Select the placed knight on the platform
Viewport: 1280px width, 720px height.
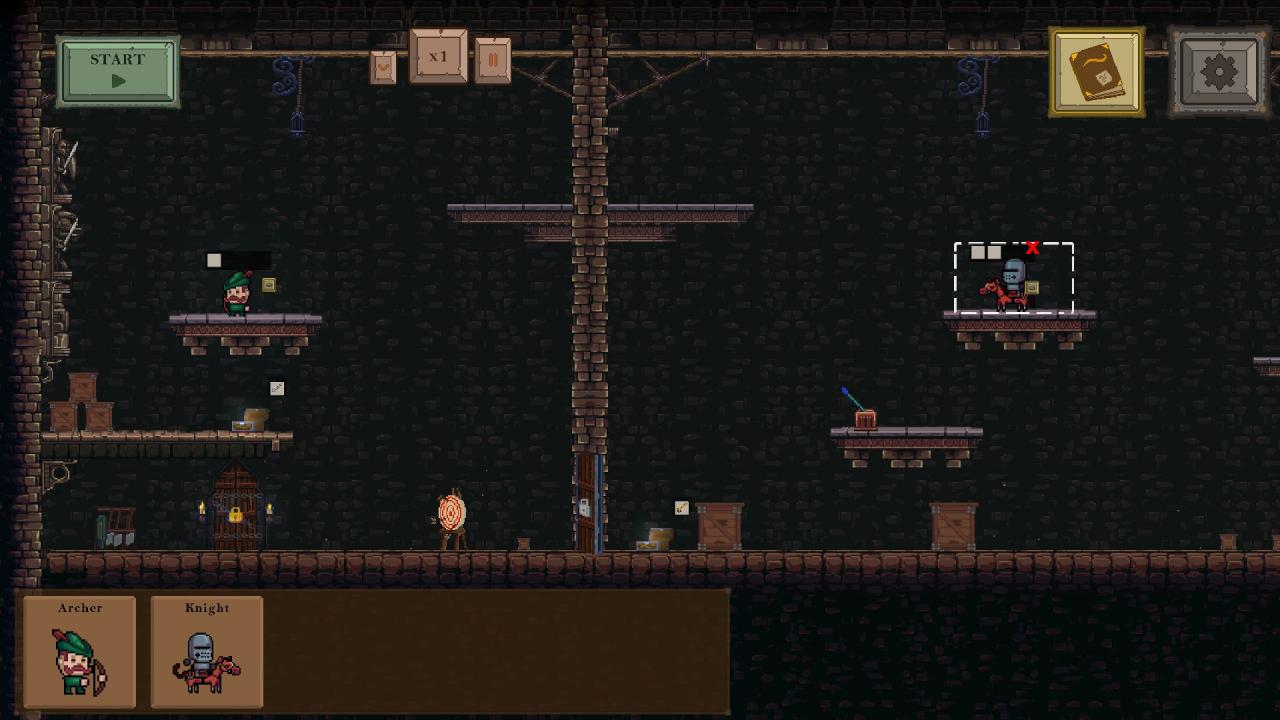pos(1010,287)
